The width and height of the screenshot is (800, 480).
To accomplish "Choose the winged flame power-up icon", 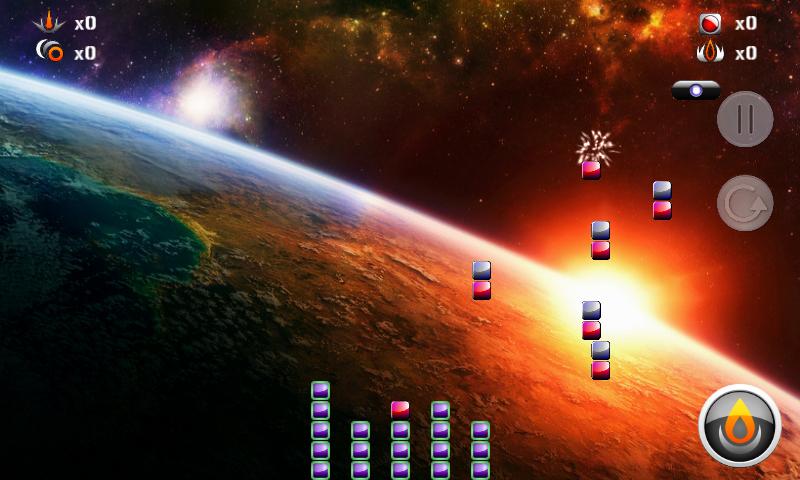I will [710, 52].
